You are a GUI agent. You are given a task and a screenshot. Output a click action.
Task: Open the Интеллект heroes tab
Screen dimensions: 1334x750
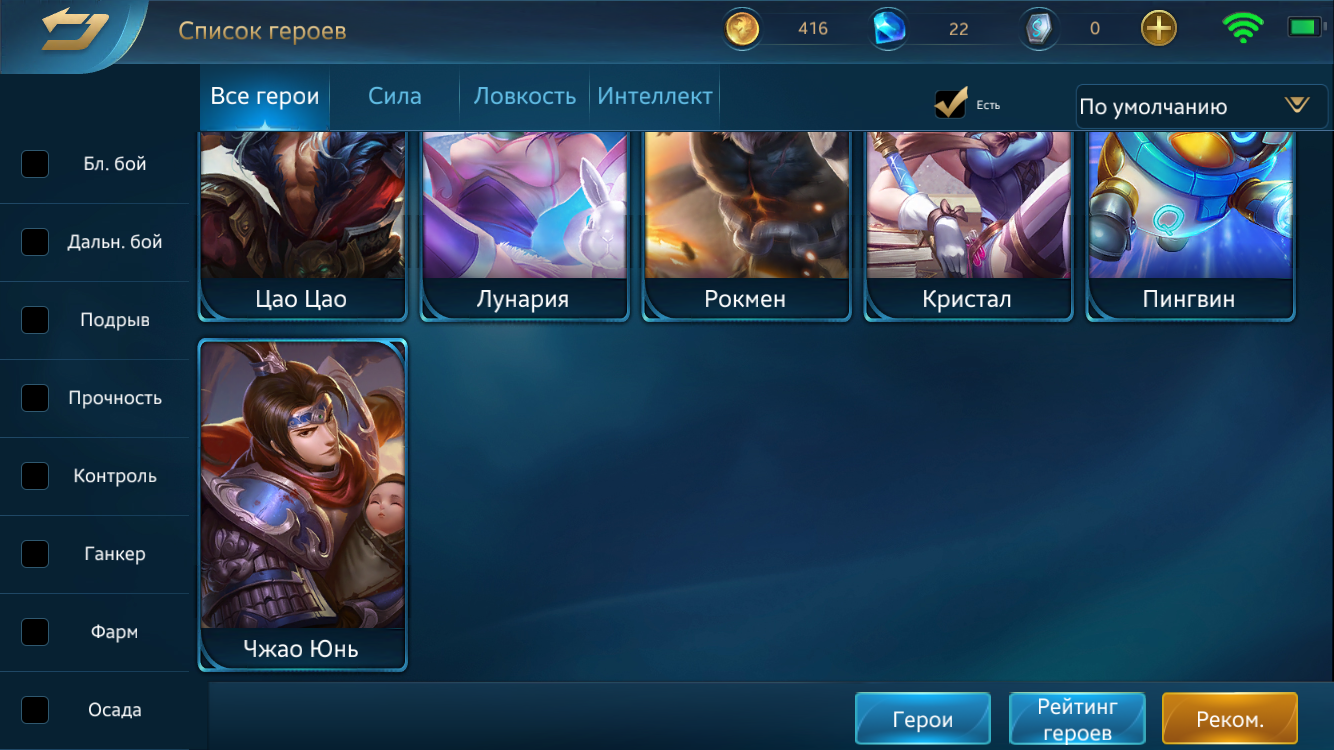(x=654, y=96)
